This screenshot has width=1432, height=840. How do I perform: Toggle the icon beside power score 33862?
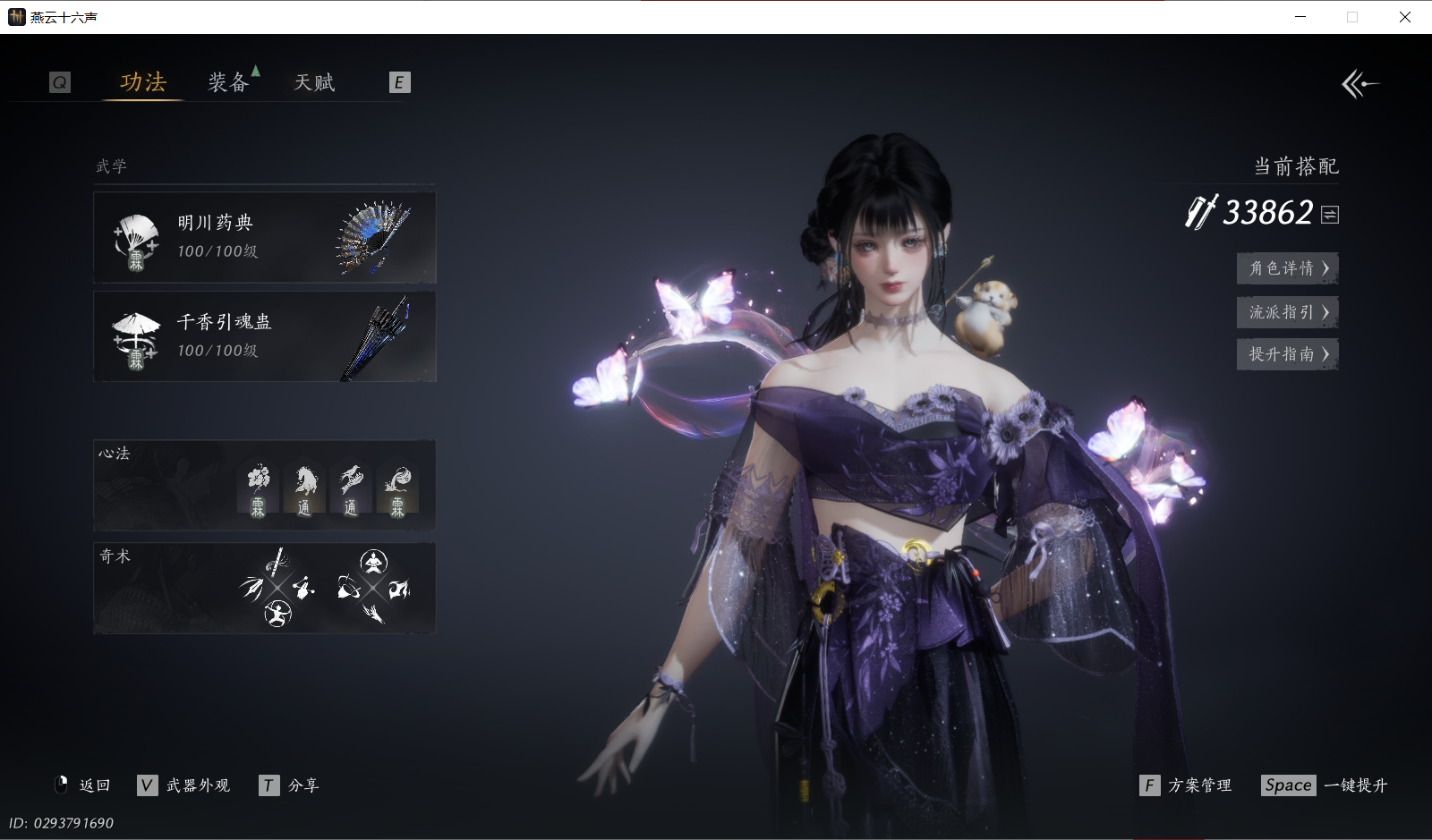point(1330,215)
